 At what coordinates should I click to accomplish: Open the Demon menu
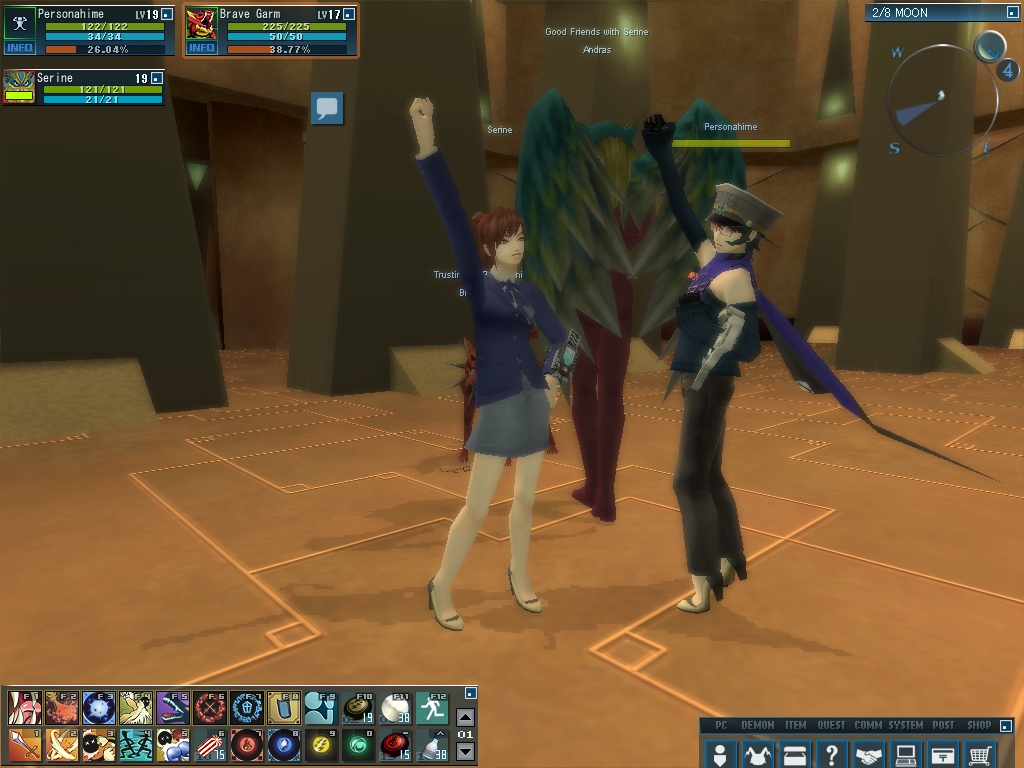pos(757,754)
